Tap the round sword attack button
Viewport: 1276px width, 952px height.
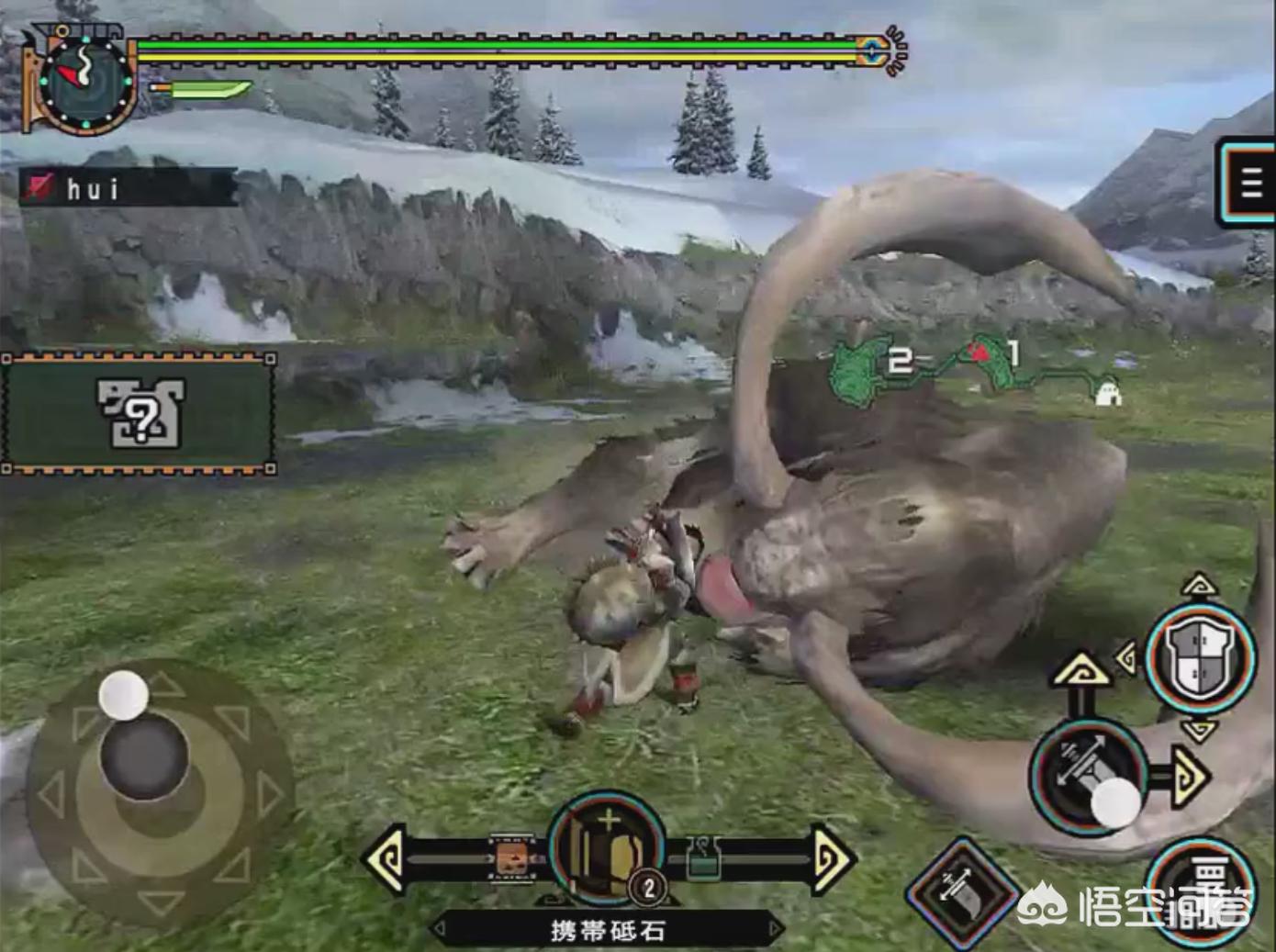[x=1089, y=776]
